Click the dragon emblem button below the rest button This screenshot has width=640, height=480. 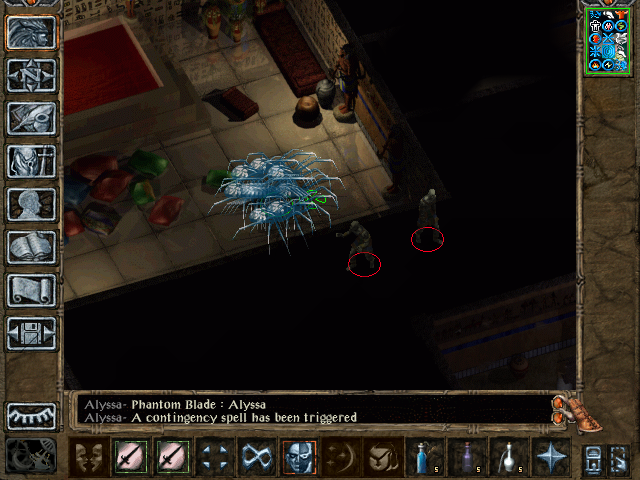click(32, 456)
